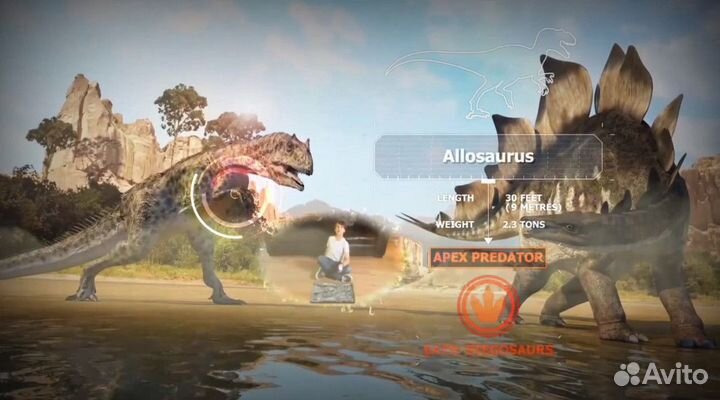
Task: Open the orange dinosaur footprint icon
Action: point(487,304)
